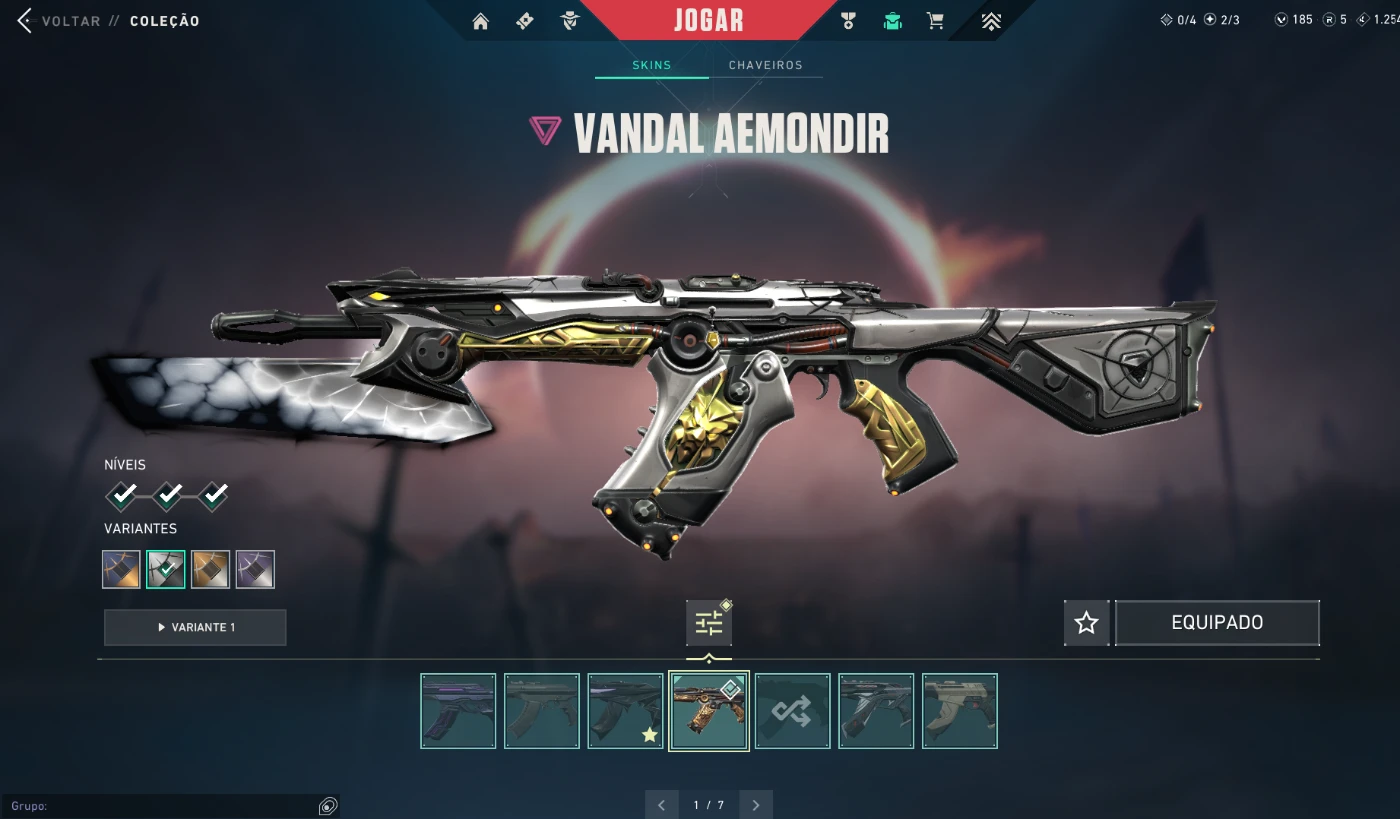1400x819 pixels.
Task: Choose the orange-gold variant swatch
Action: click(x=210, y=569)
